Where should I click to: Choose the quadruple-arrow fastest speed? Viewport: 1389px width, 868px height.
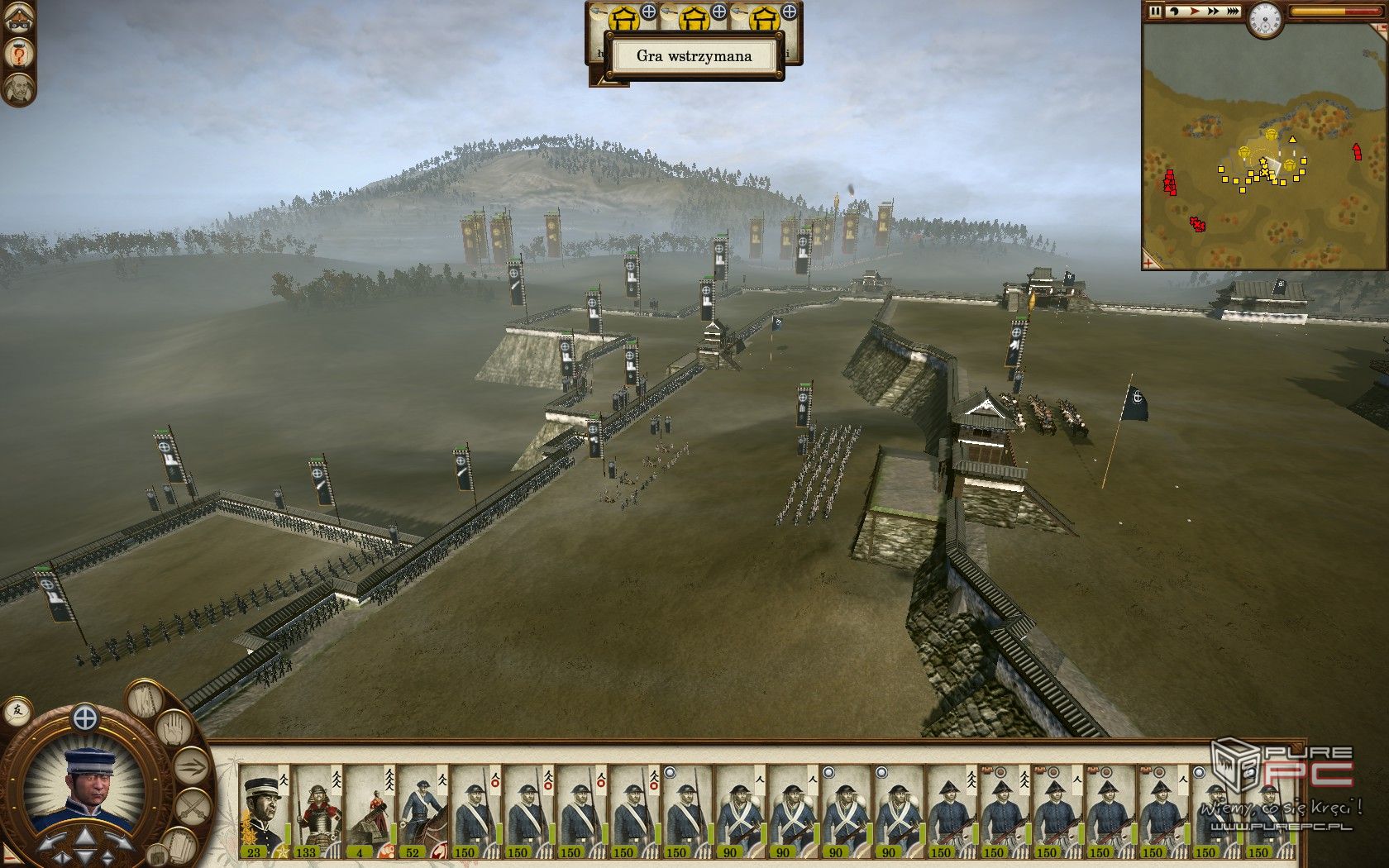coord(1234,12)
